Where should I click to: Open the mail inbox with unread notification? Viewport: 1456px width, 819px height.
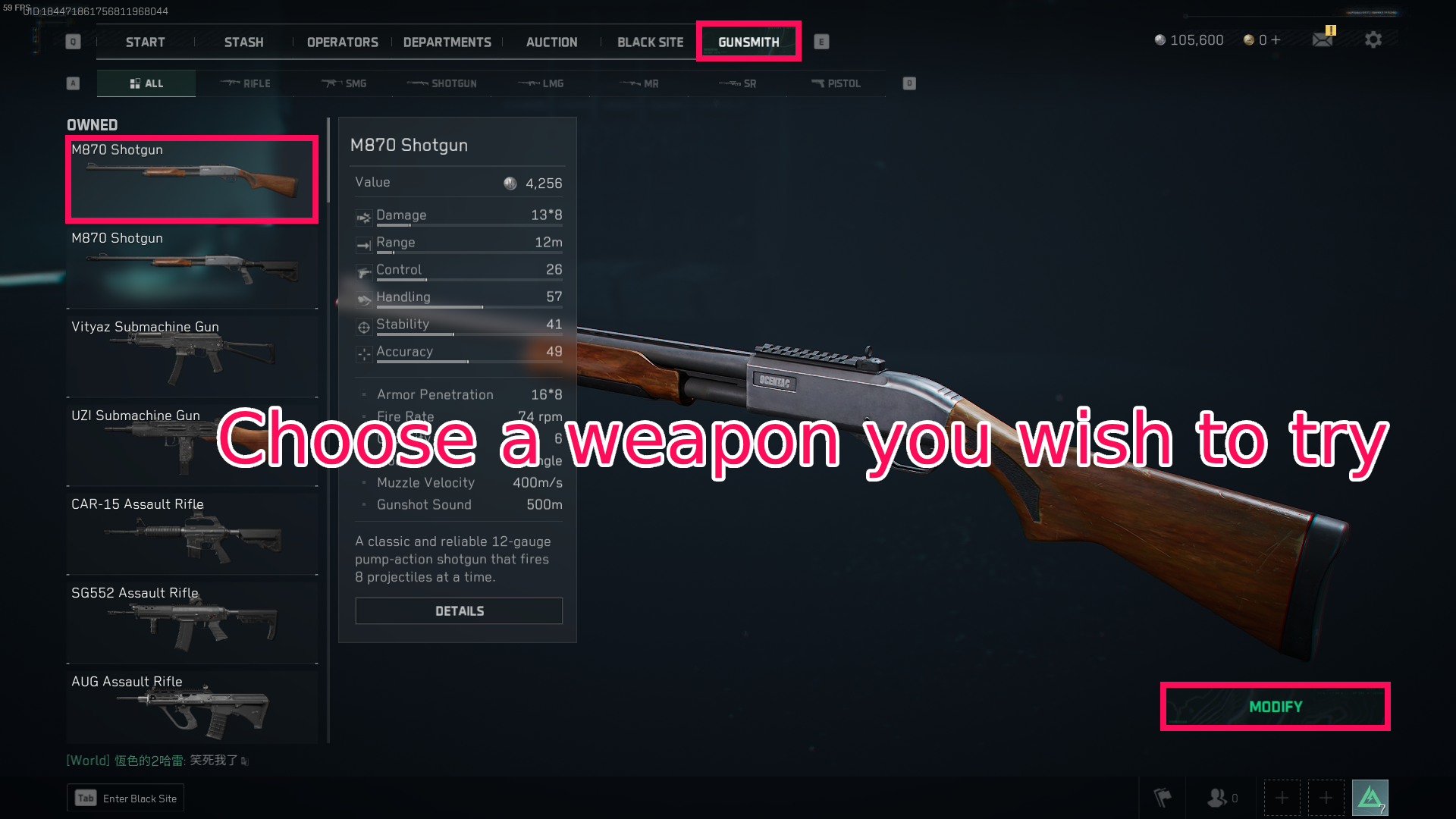coord(1323,39)
